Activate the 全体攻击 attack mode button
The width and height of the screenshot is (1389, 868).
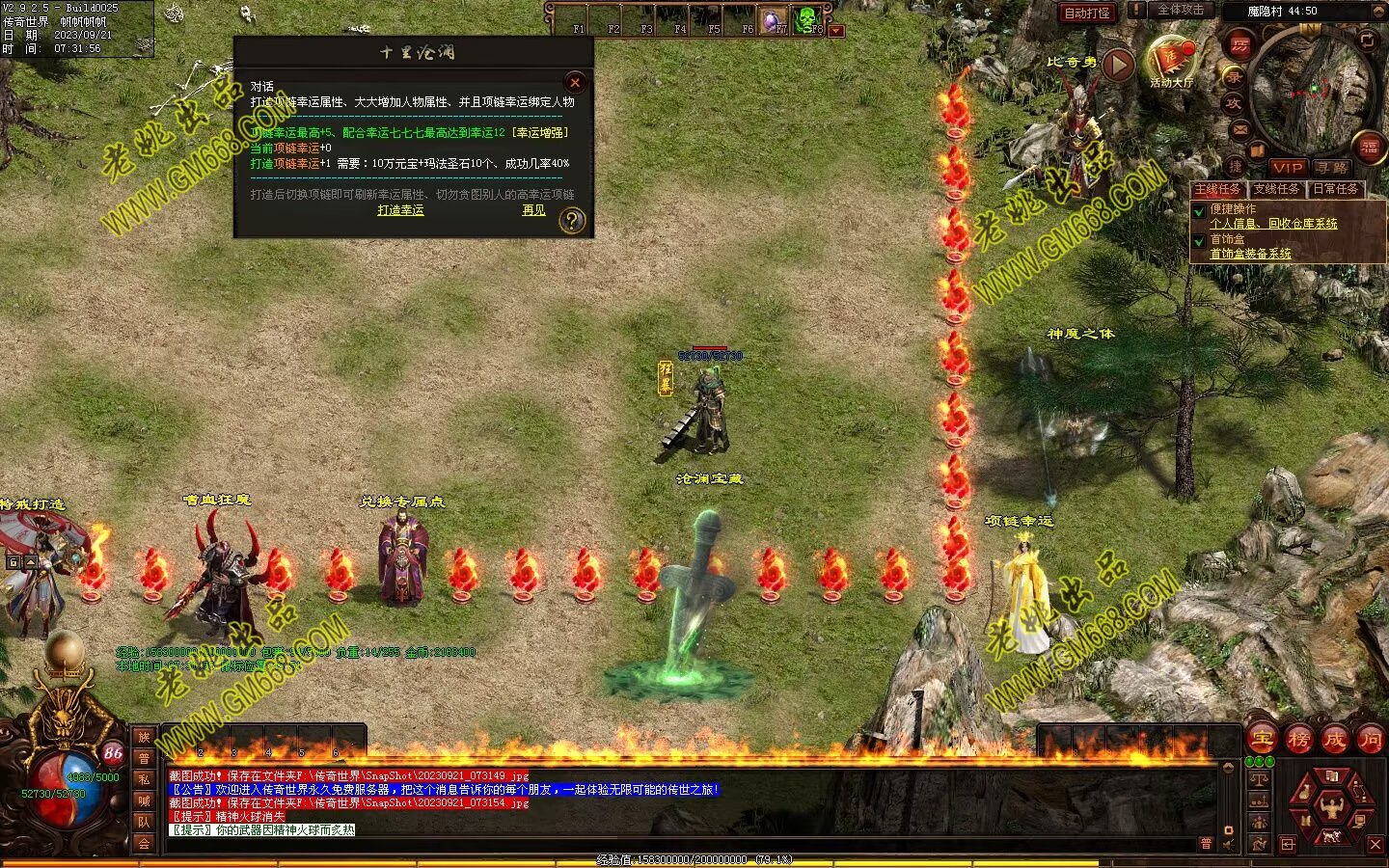[x=1180, y=10]
